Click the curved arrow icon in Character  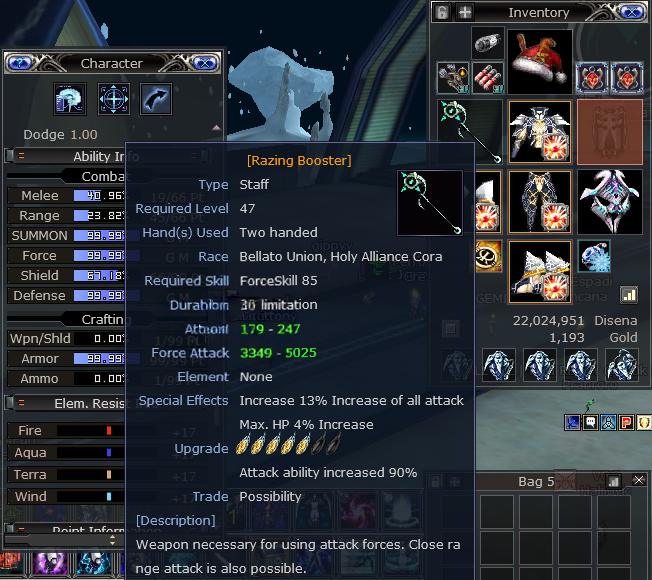(x=156, y=99)
